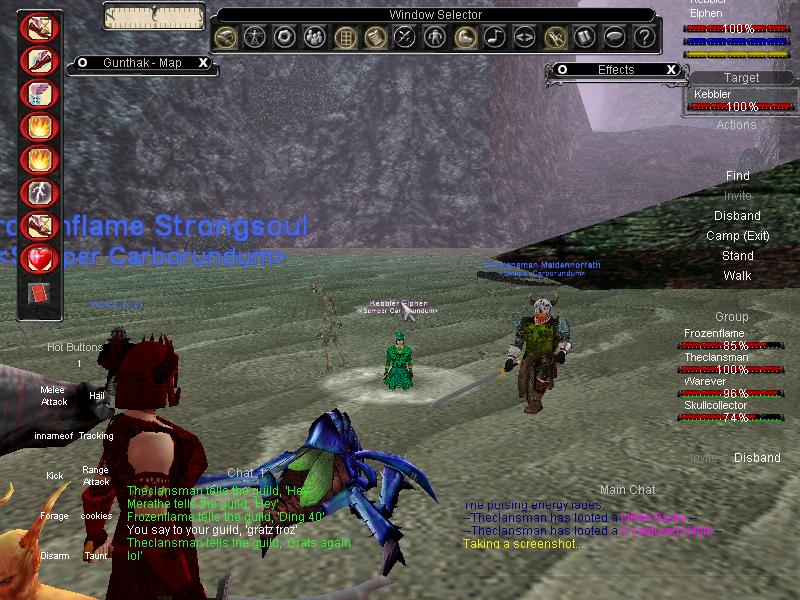Select group member Skullcollector
The image size is (800, 600).
coord(716,406)
